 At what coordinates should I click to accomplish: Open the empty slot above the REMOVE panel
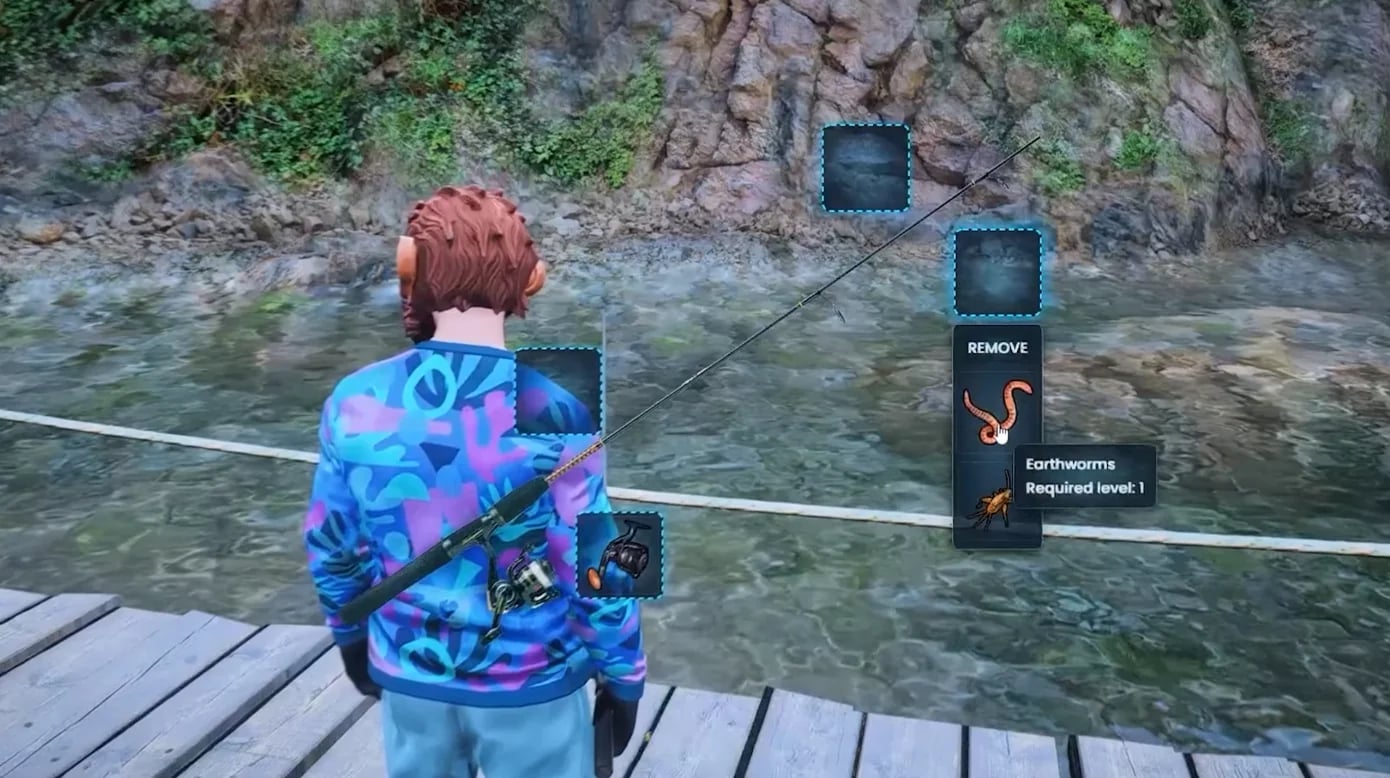(x=996, y=272)
